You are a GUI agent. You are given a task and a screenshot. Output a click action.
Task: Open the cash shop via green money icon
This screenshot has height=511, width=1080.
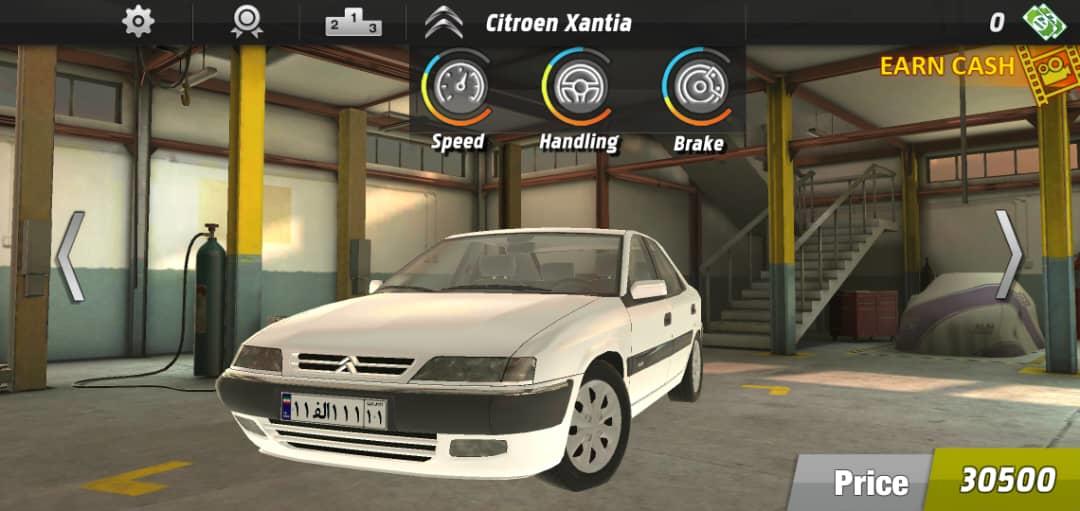tap(1040, 21)
